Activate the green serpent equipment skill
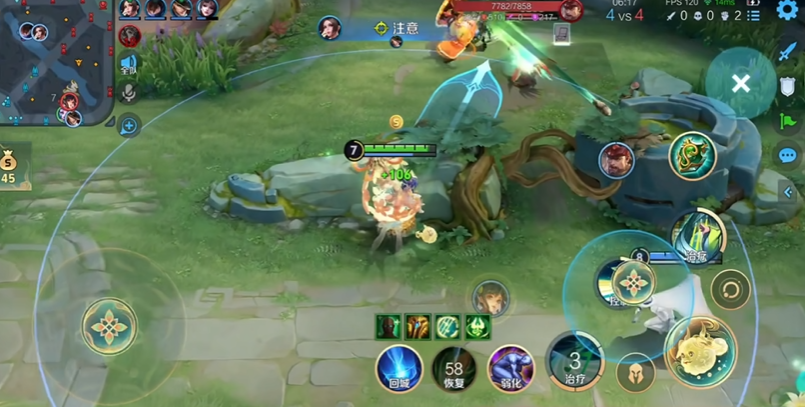This screenshot has height=407, width=805. coord(692,157)
